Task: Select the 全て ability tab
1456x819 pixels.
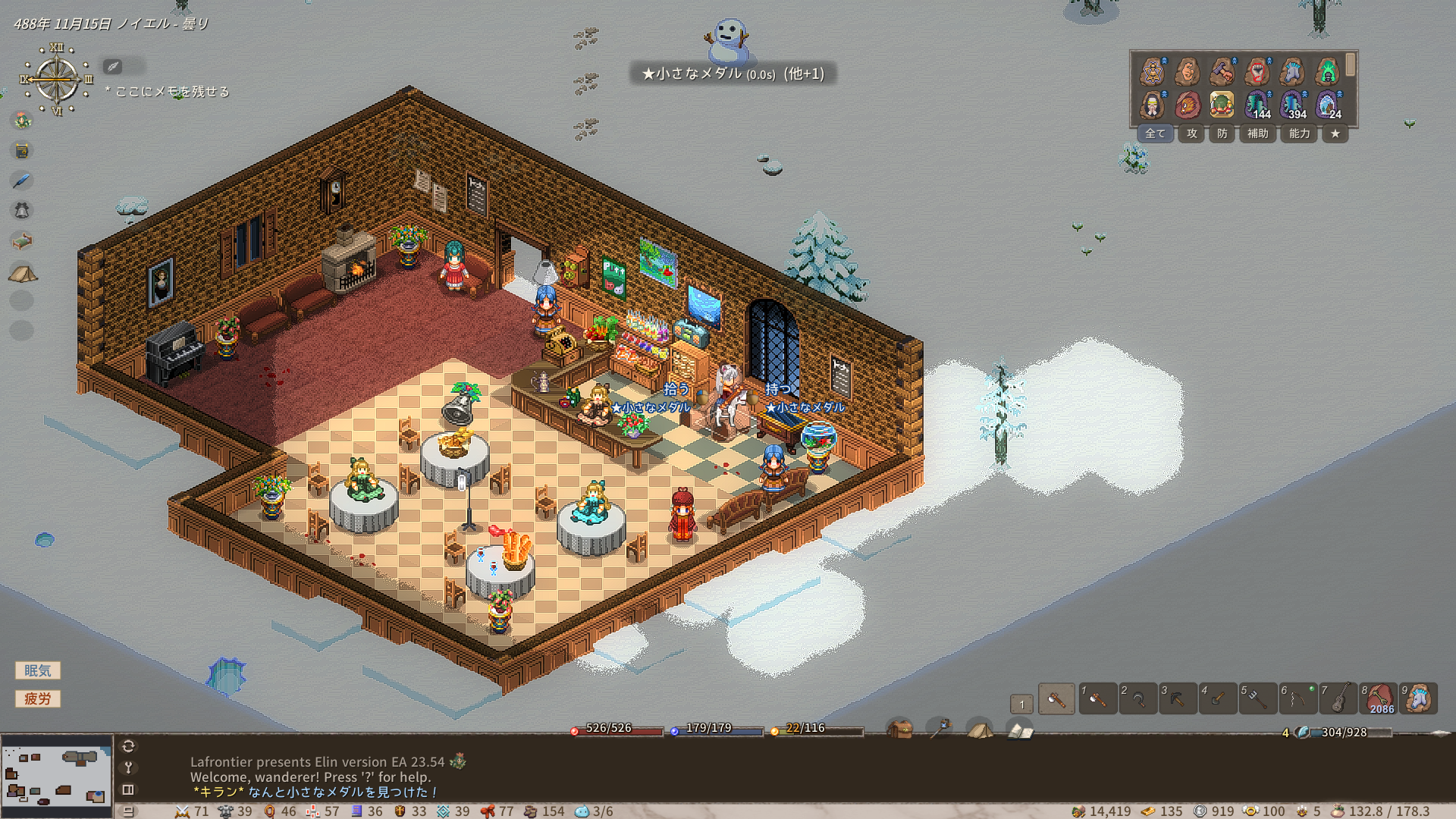Action: pos(1155,133)
